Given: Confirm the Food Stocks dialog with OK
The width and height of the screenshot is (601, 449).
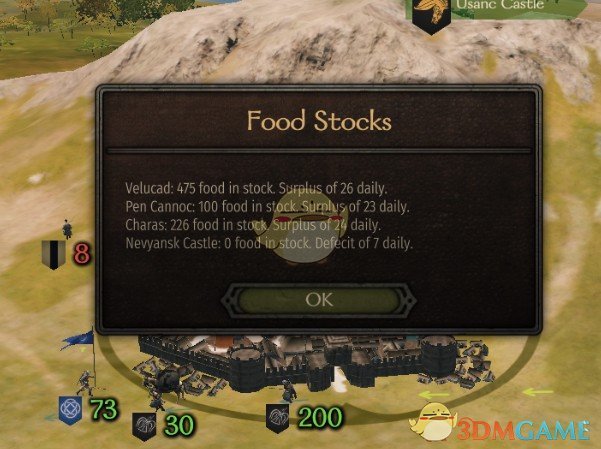Looking at the screenshot, I should tap(319, 298).
